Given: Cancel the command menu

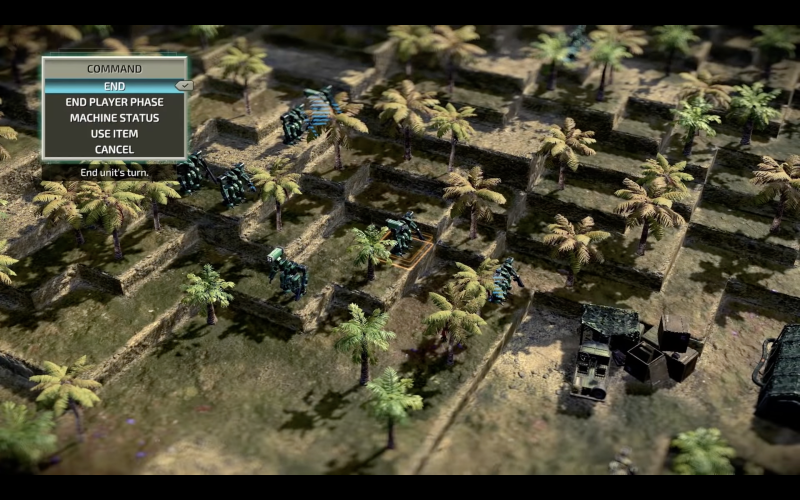Looking at the screenshot, I should [x=114, y=150].
